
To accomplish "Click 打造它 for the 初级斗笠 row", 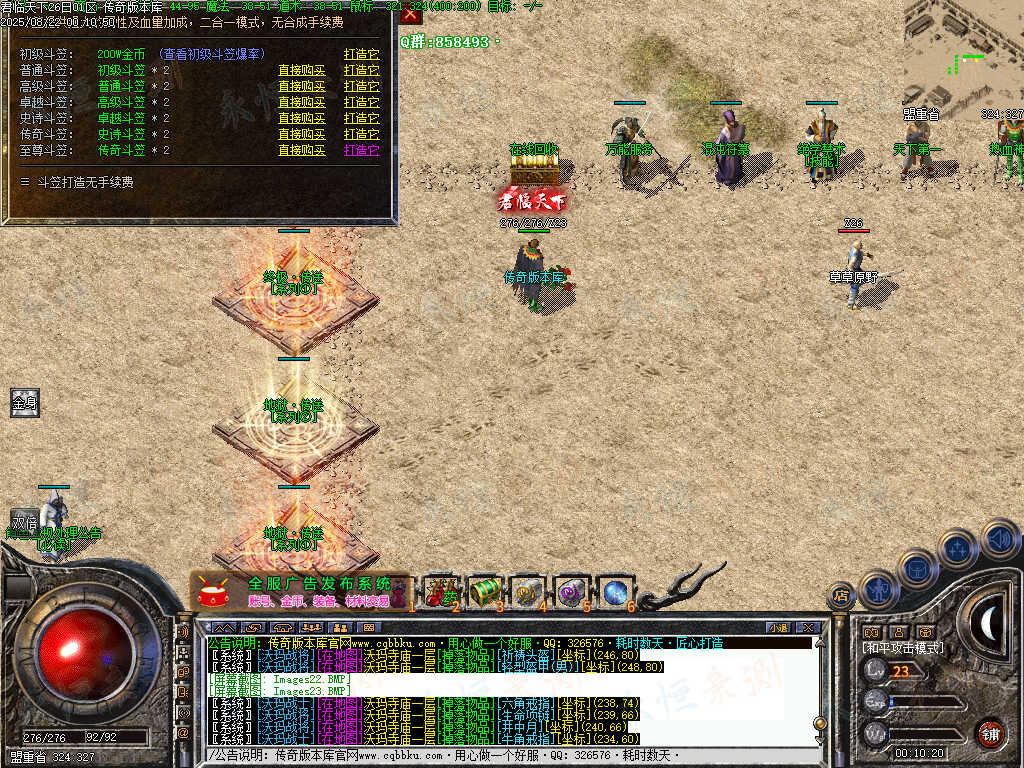I will click(361, 54).
